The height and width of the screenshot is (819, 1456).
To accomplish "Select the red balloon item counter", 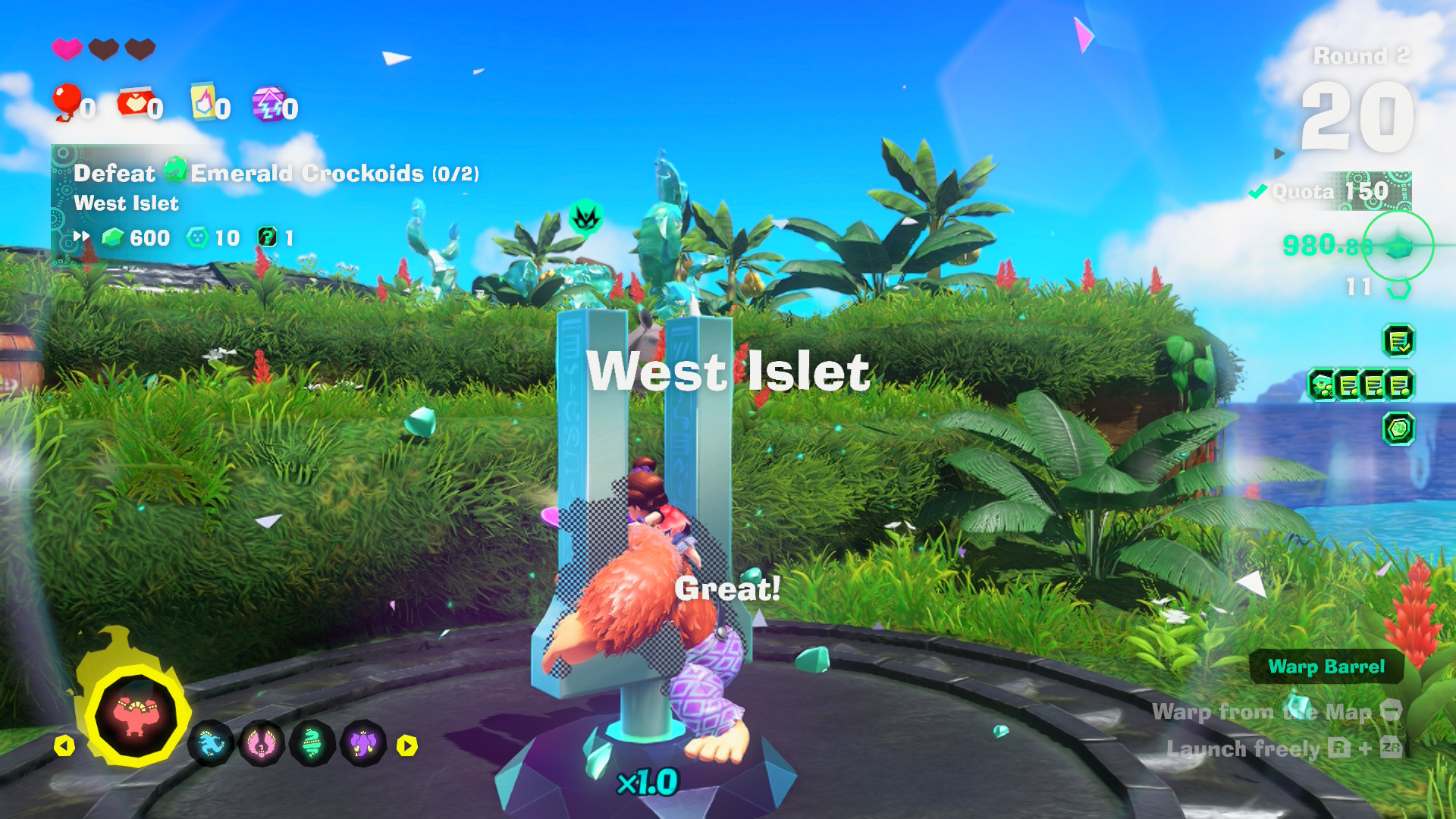I will click(x=68, y=103).
